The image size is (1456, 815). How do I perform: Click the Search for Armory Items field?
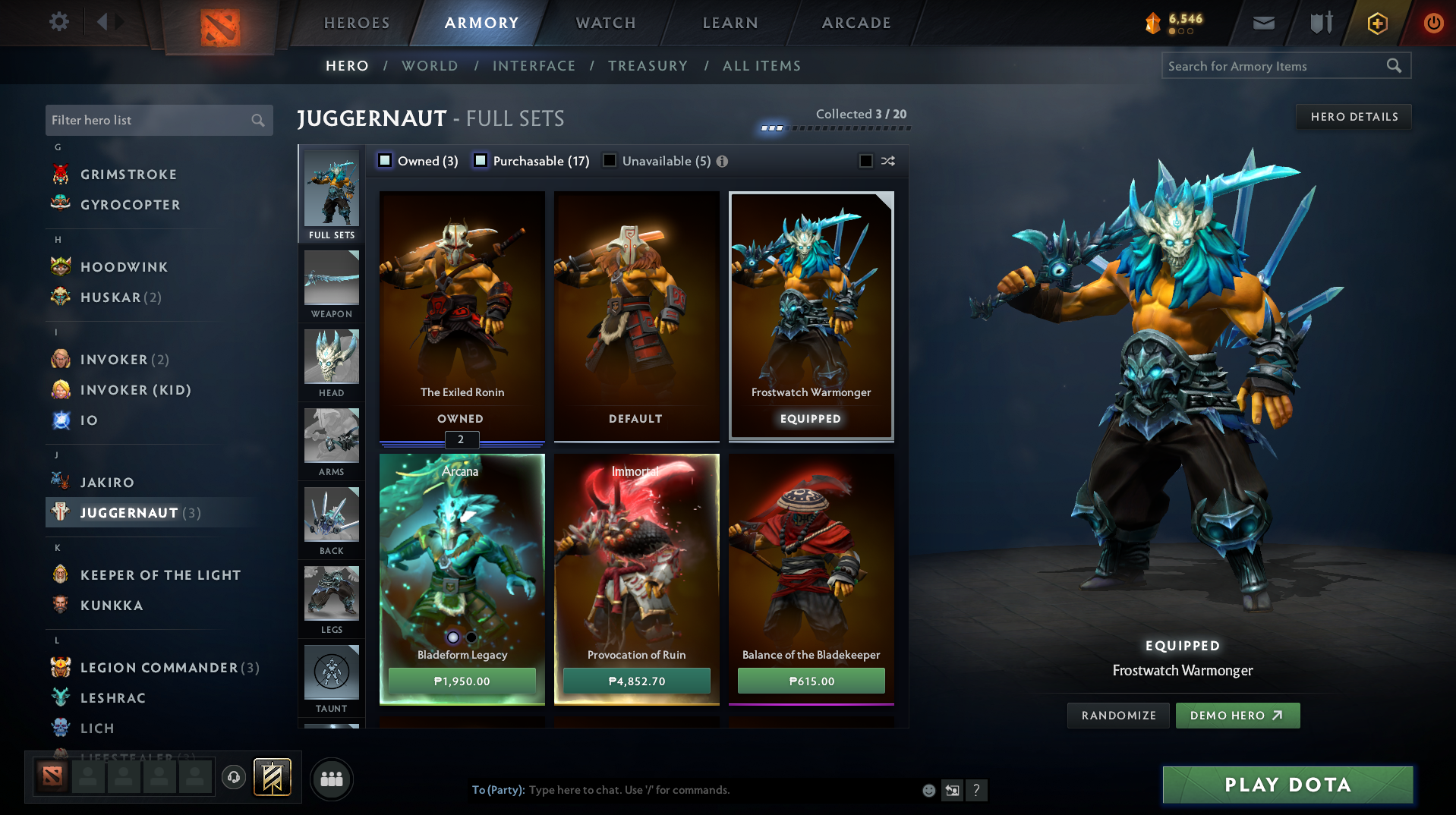coord(1275,66)
